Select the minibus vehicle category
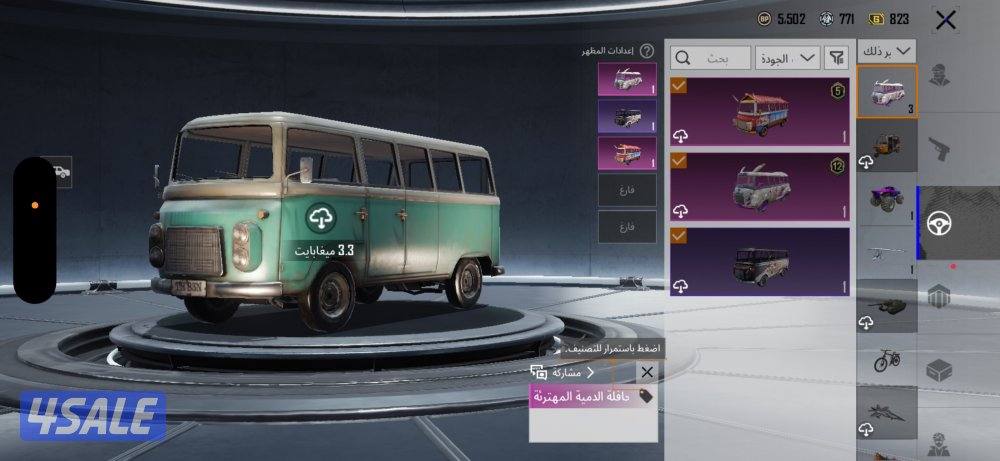Viewport: 1000px width, 461px height. [x=887, y=92]
